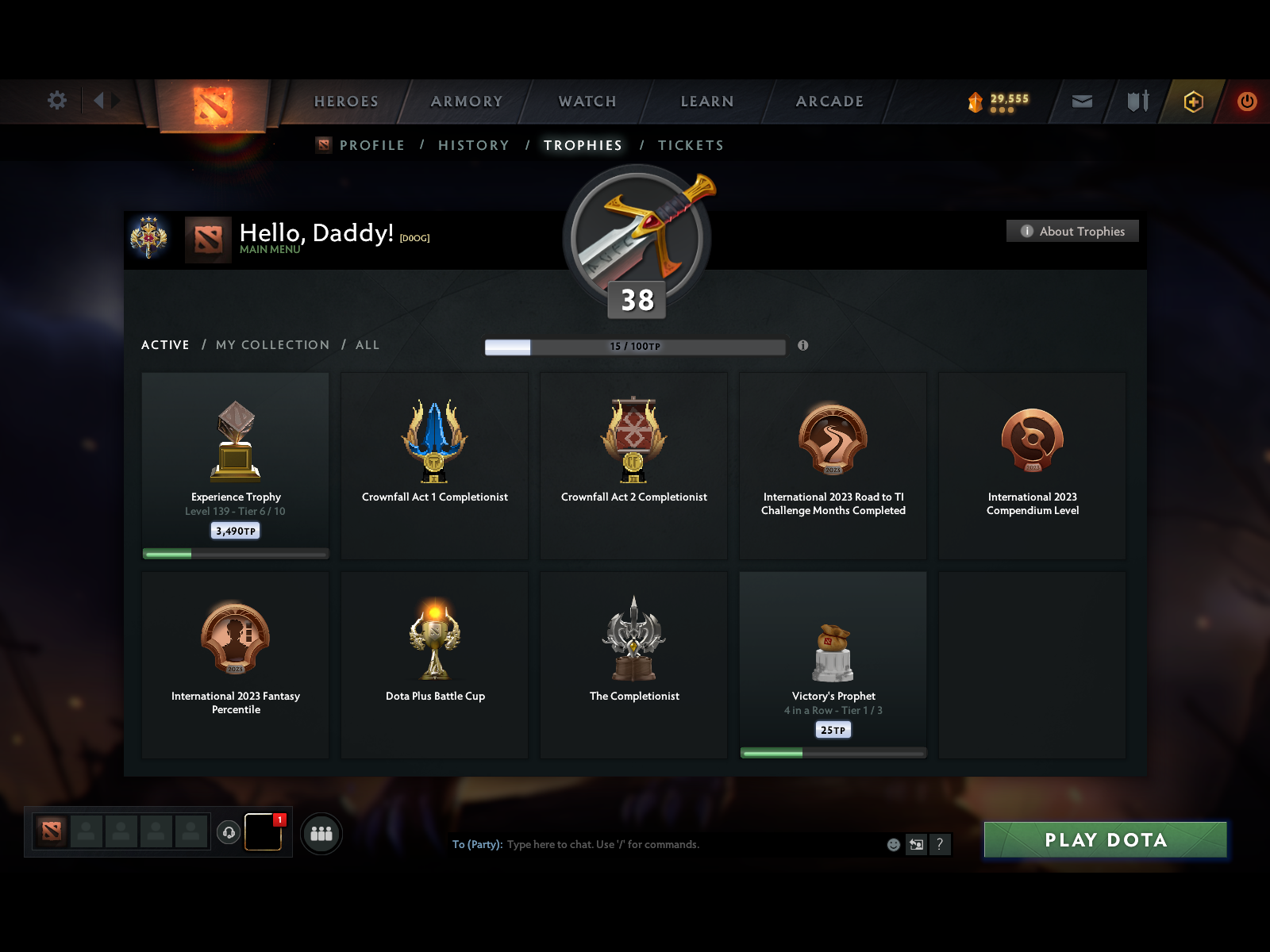Select the MY COLLECTION filter
Viewport: 1270px width, 952px height.
click(x=272, y=345)
